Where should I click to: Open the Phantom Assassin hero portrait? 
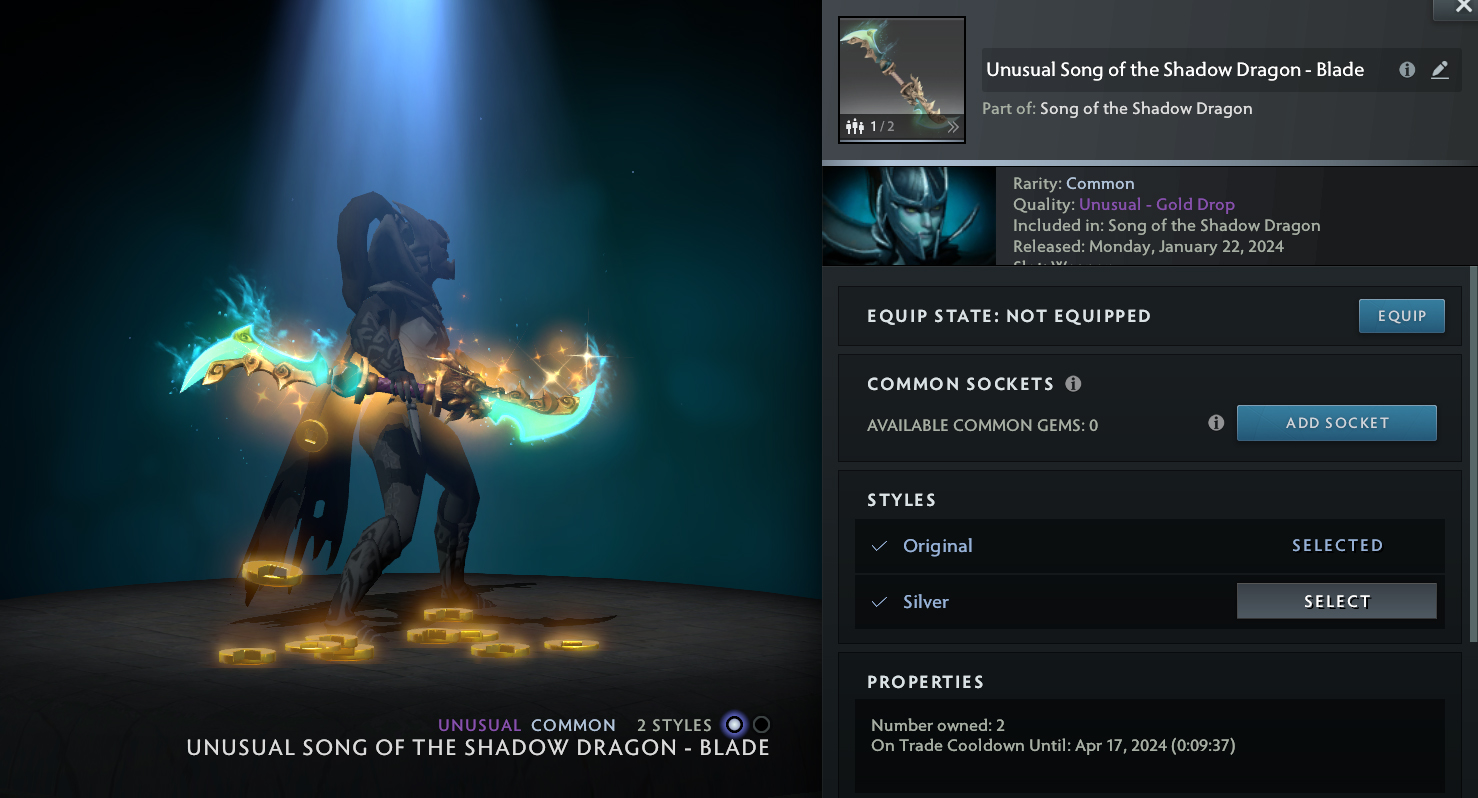[x=908, y=216]
